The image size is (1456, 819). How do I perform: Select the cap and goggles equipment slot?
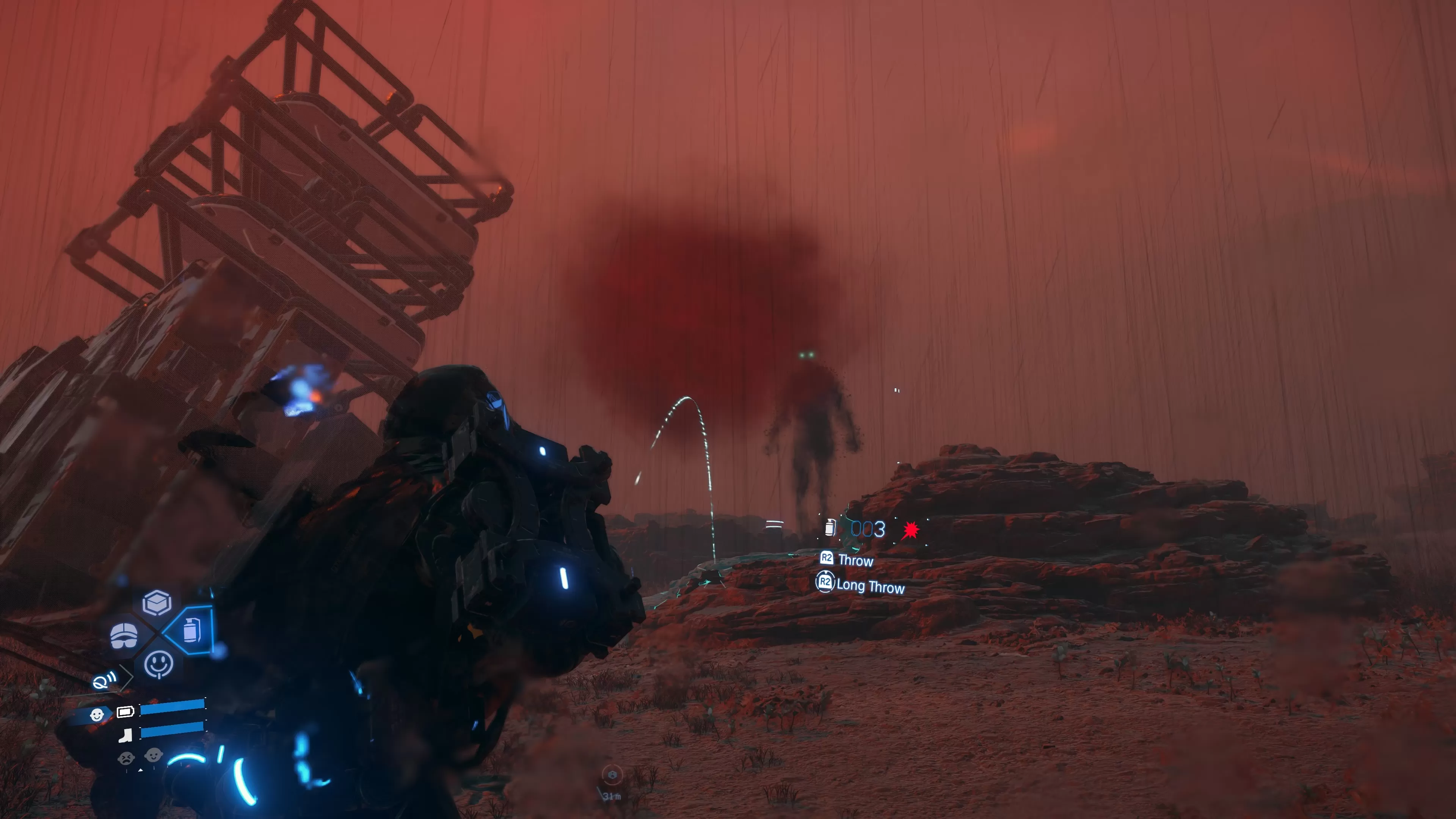tap(124, 636)
